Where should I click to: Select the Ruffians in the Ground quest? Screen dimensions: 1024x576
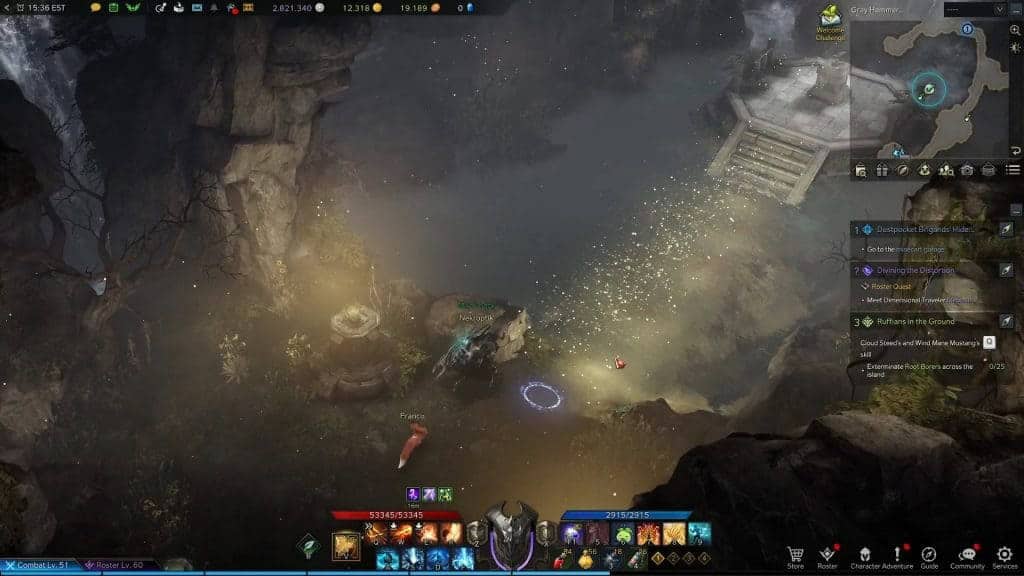tap(915, 321)
